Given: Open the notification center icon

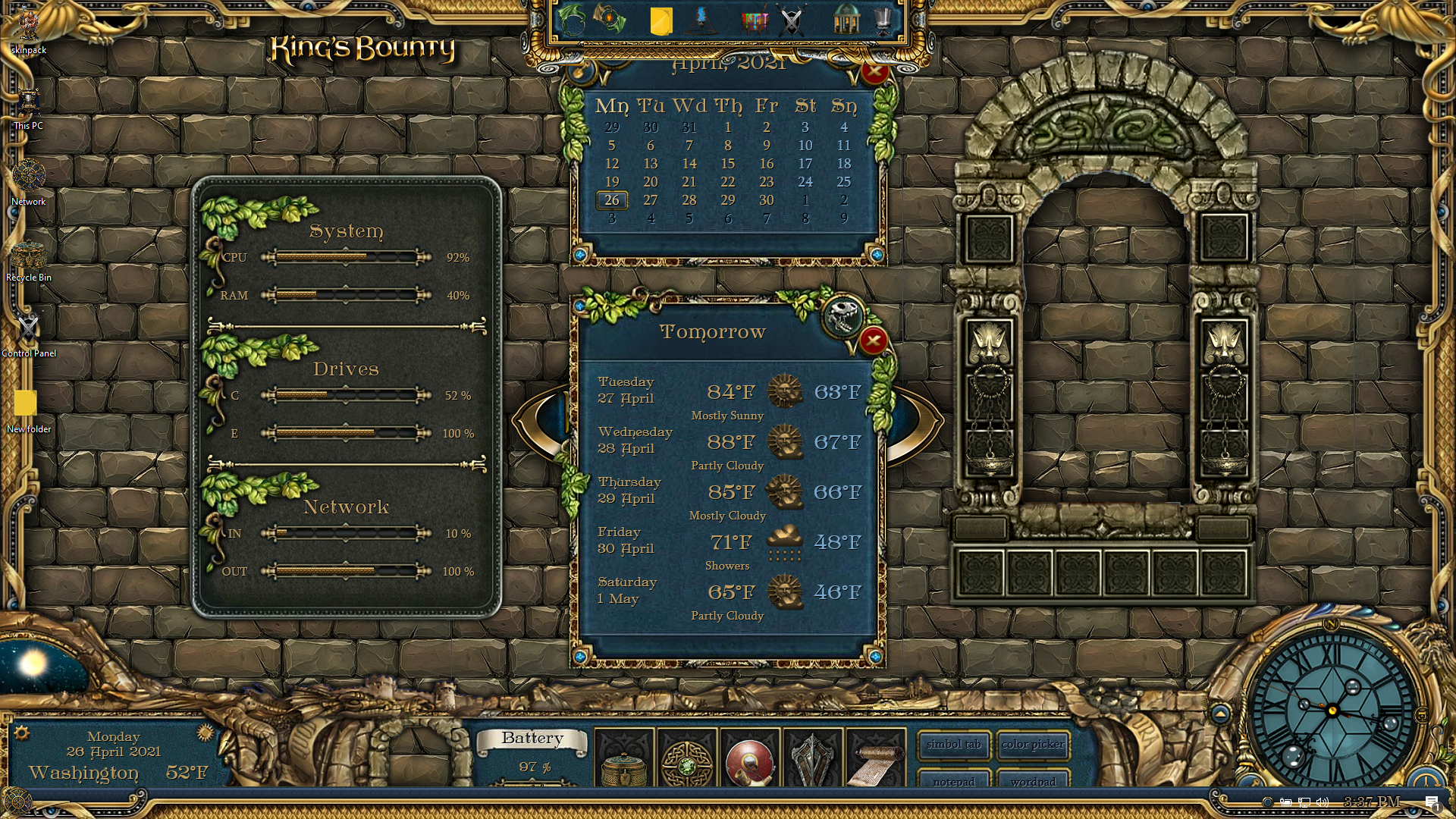Looking at the screenshot, I should point(1431,802).
